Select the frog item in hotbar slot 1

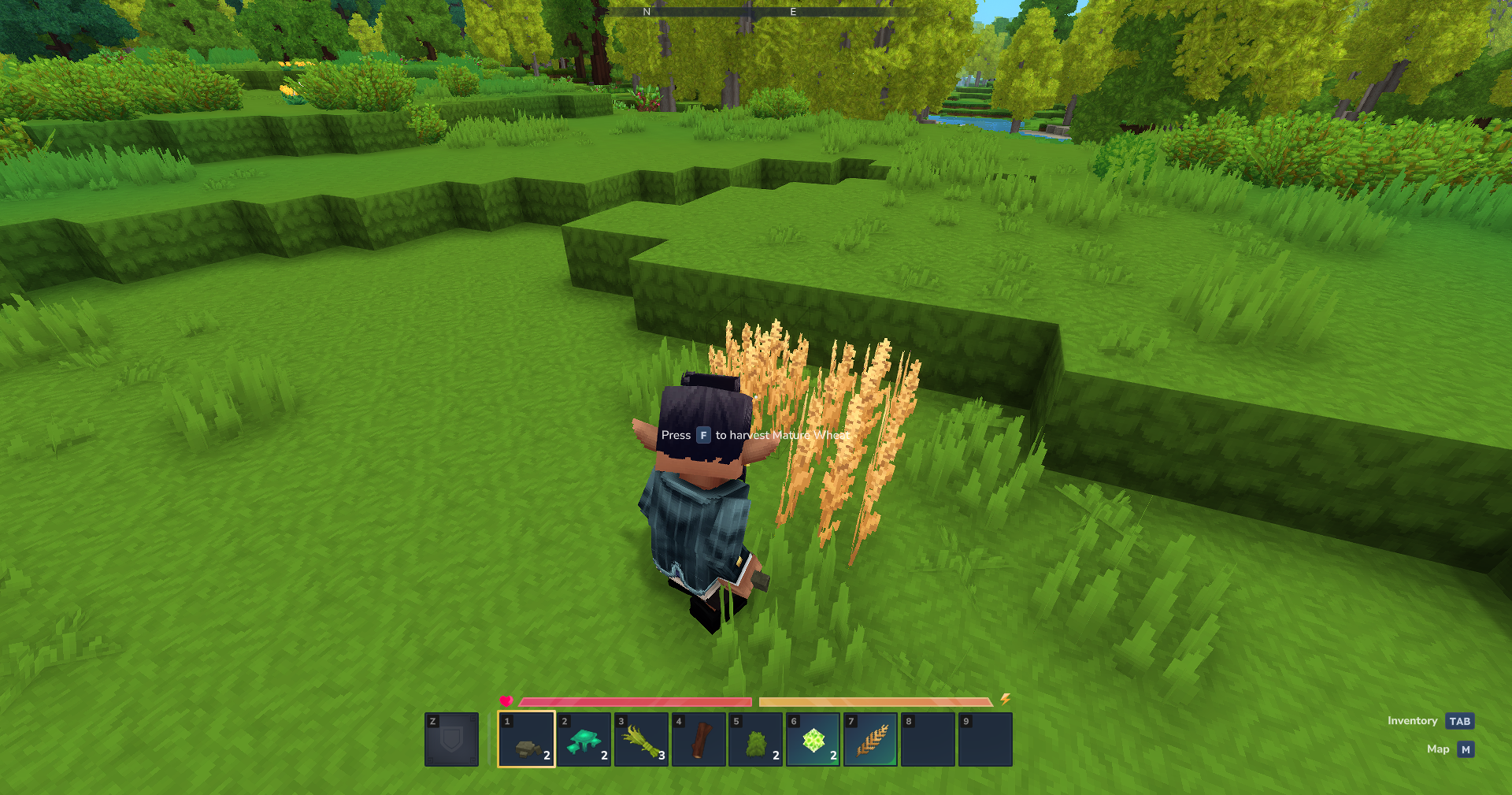(x=527, y=739)
